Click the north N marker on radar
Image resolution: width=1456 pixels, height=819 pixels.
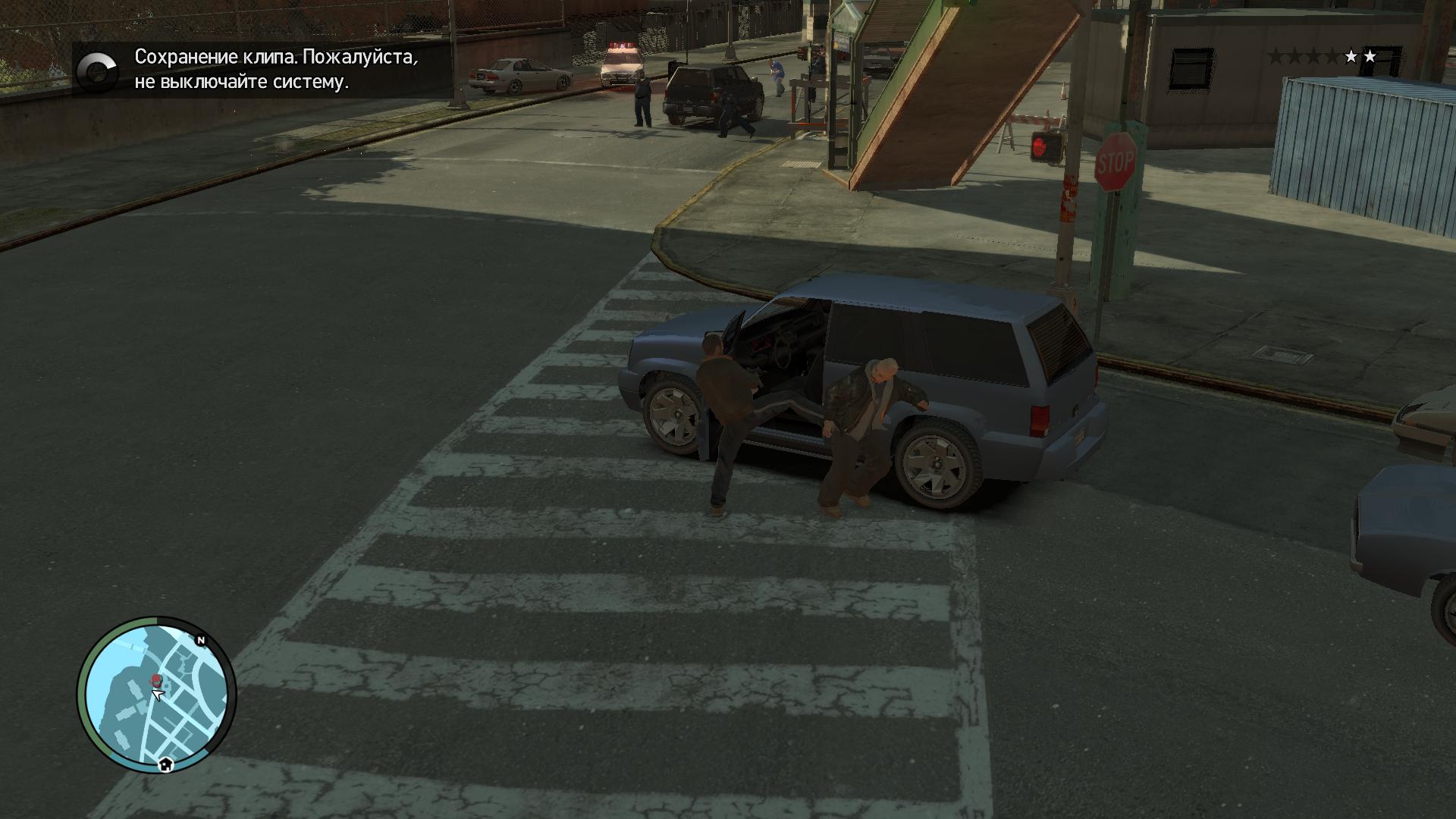coord(201,641)
